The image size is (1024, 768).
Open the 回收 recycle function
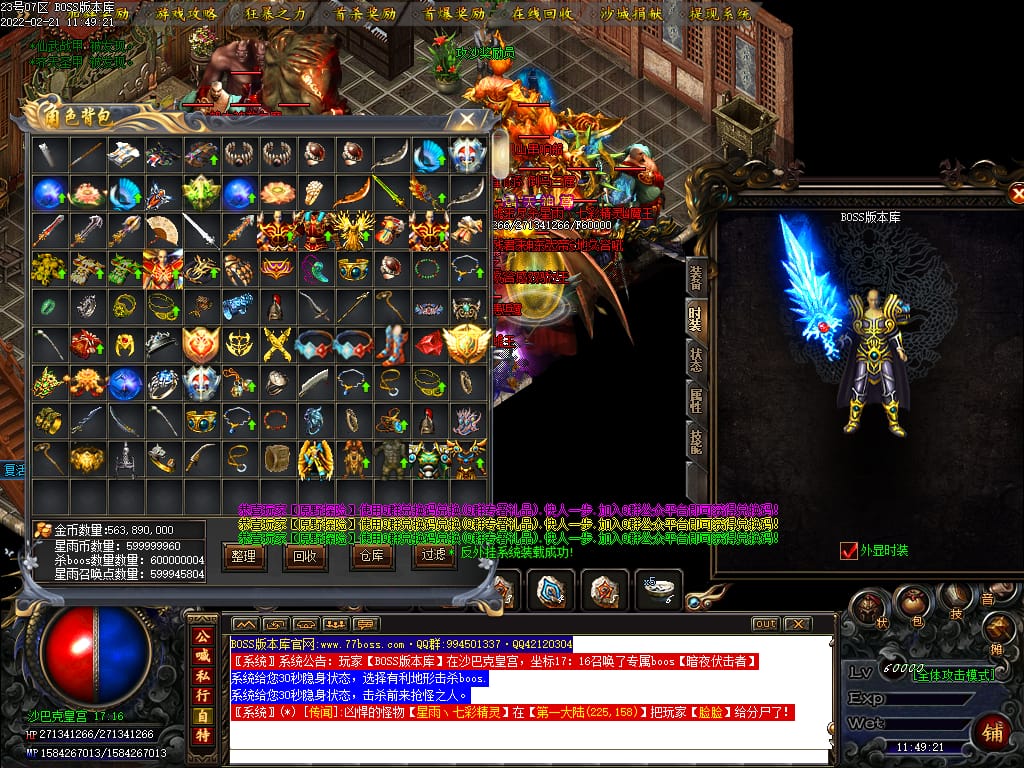[305, 557]
